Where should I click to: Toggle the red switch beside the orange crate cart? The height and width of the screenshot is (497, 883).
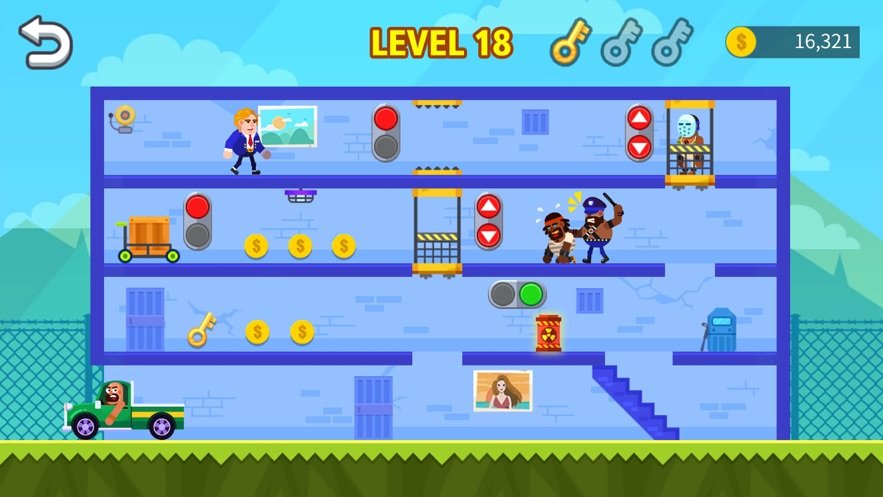point(197,222)
